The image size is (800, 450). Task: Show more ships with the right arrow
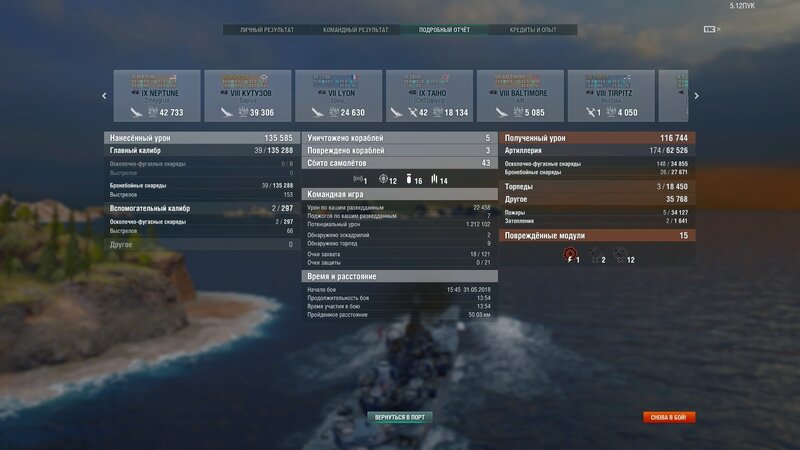coord(696,96)
